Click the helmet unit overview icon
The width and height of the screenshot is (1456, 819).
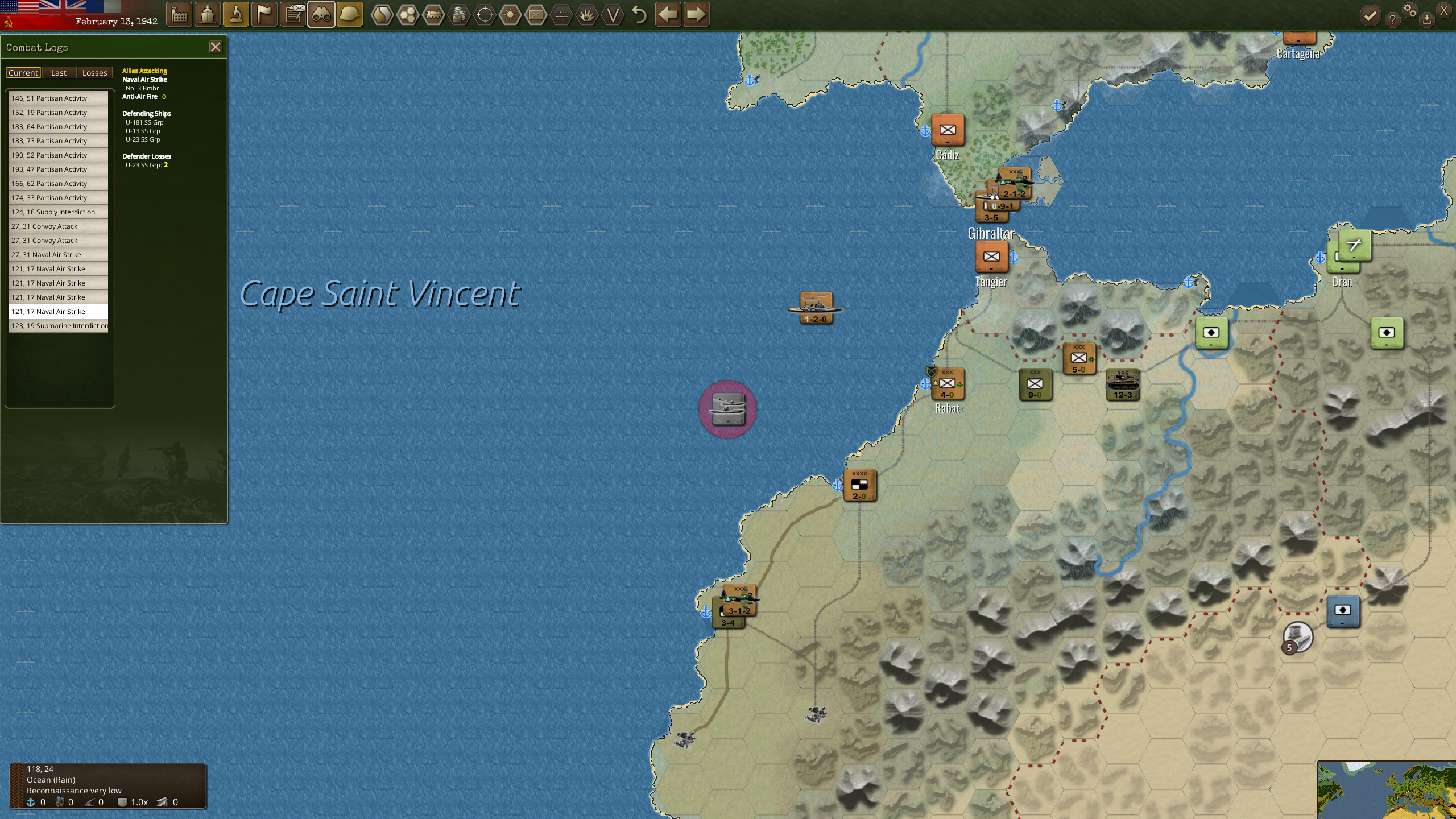(349, 15)
